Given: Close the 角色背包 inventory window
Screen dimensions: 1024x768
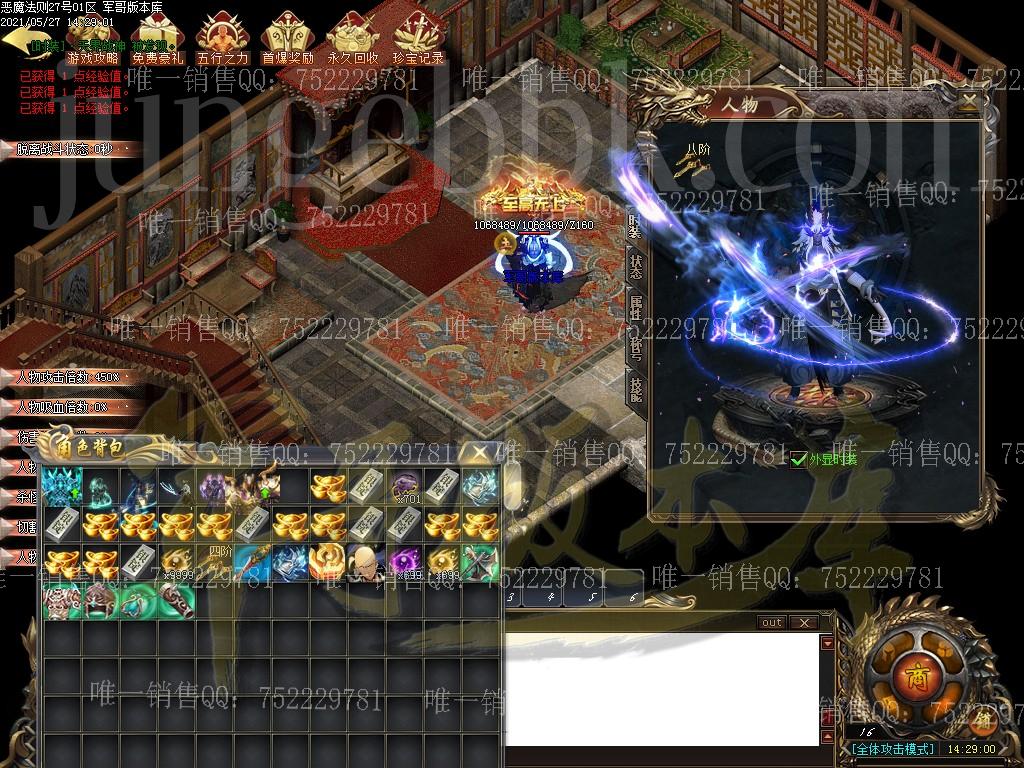Looking at the screenshot, I should click(482, 453).
